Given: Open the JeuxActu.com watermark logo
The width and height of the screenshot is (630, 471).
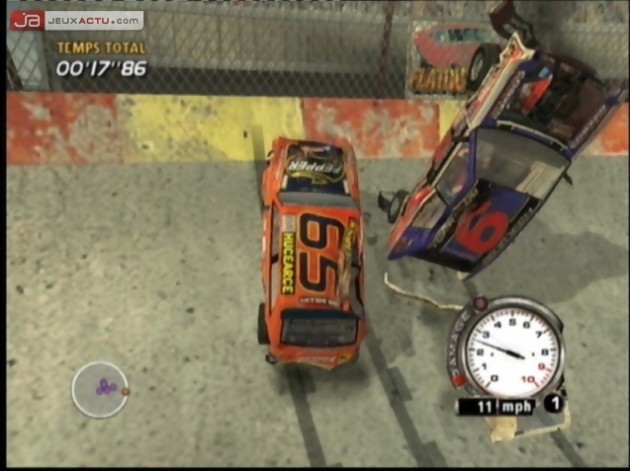Looking at the screenshot, I should point(76,20).
